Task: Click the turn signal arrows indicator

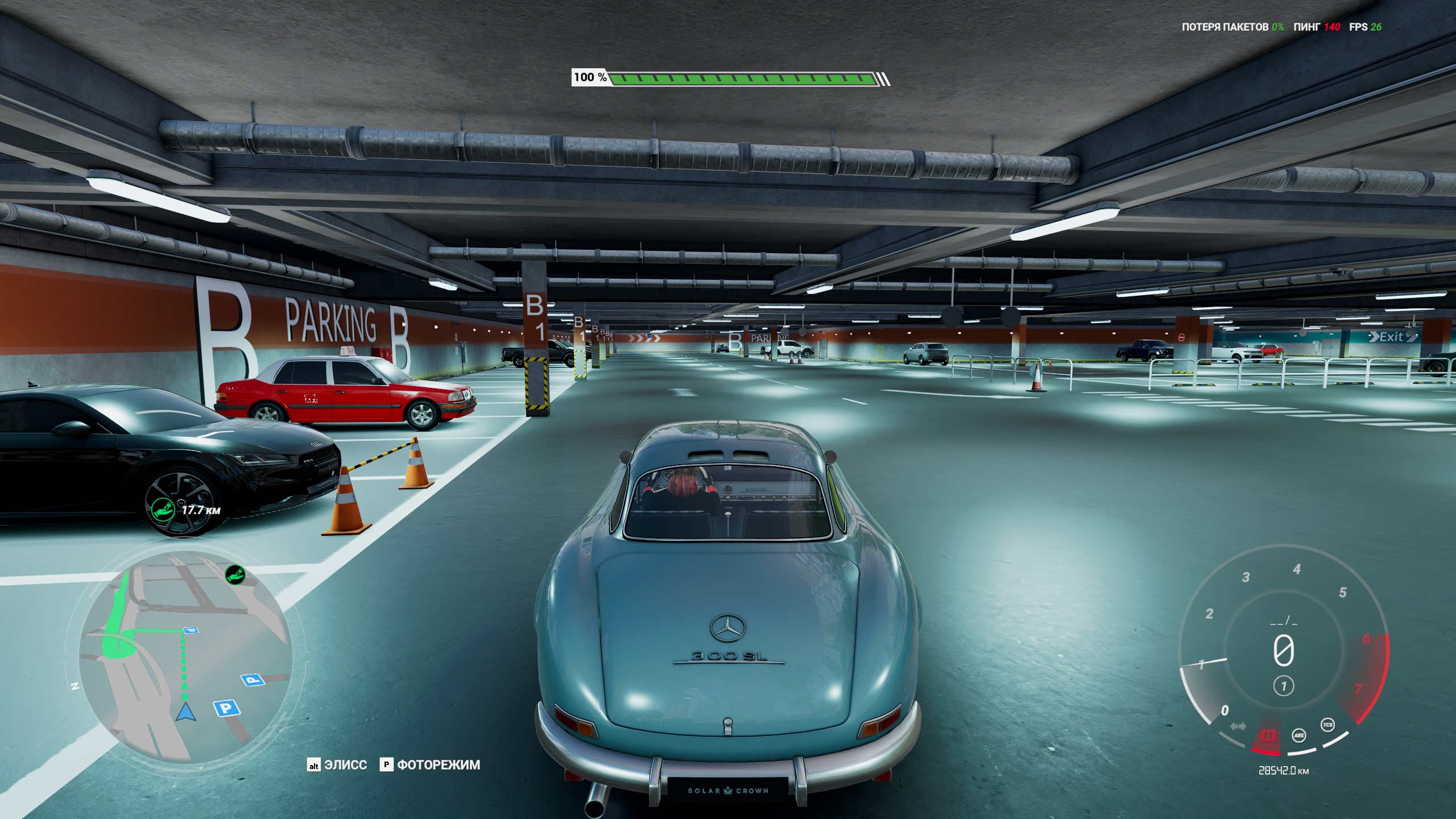Action: click(x=1238, y=726)
